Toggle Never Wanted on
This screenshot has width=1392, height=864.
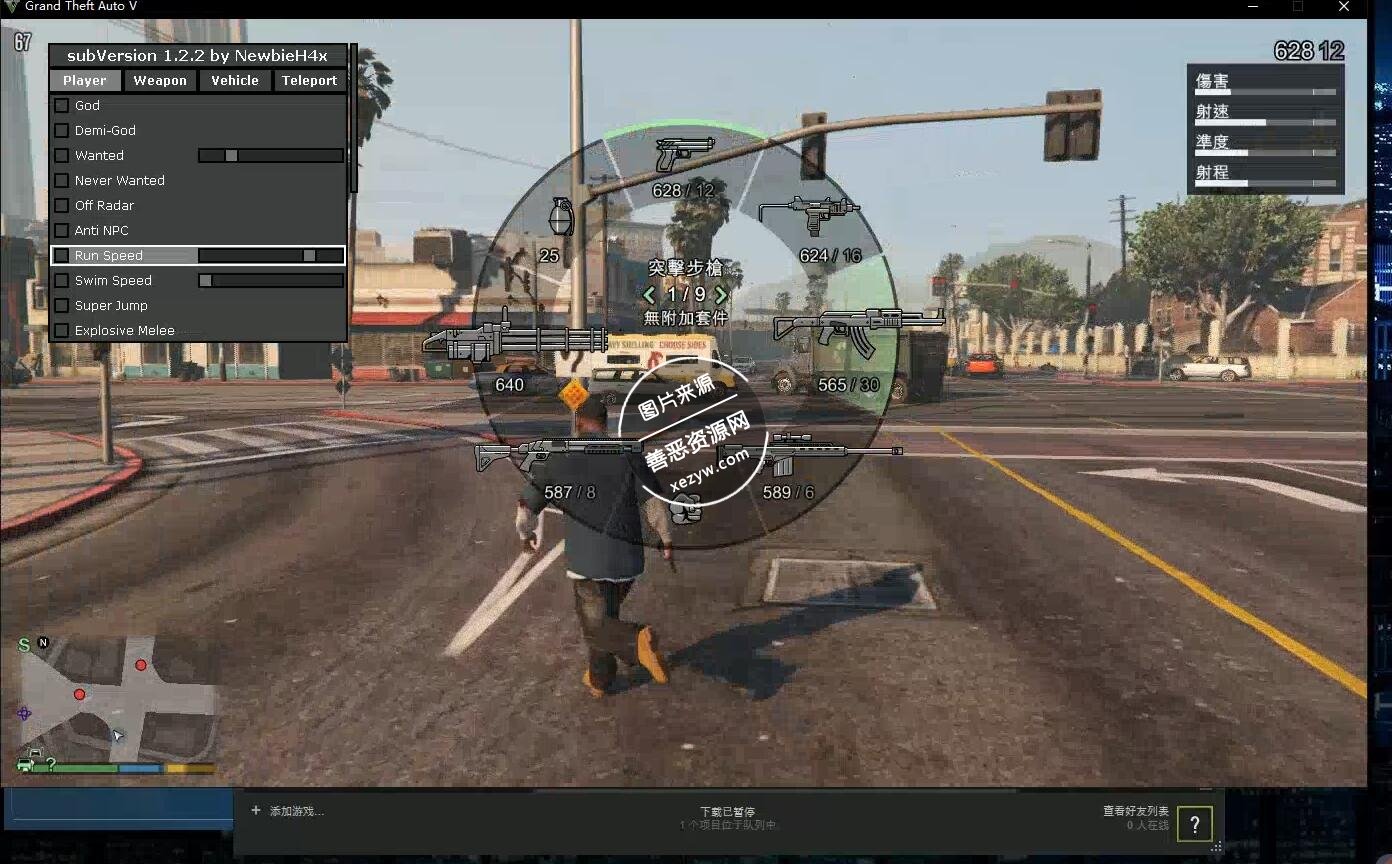(x=60, y=180)
